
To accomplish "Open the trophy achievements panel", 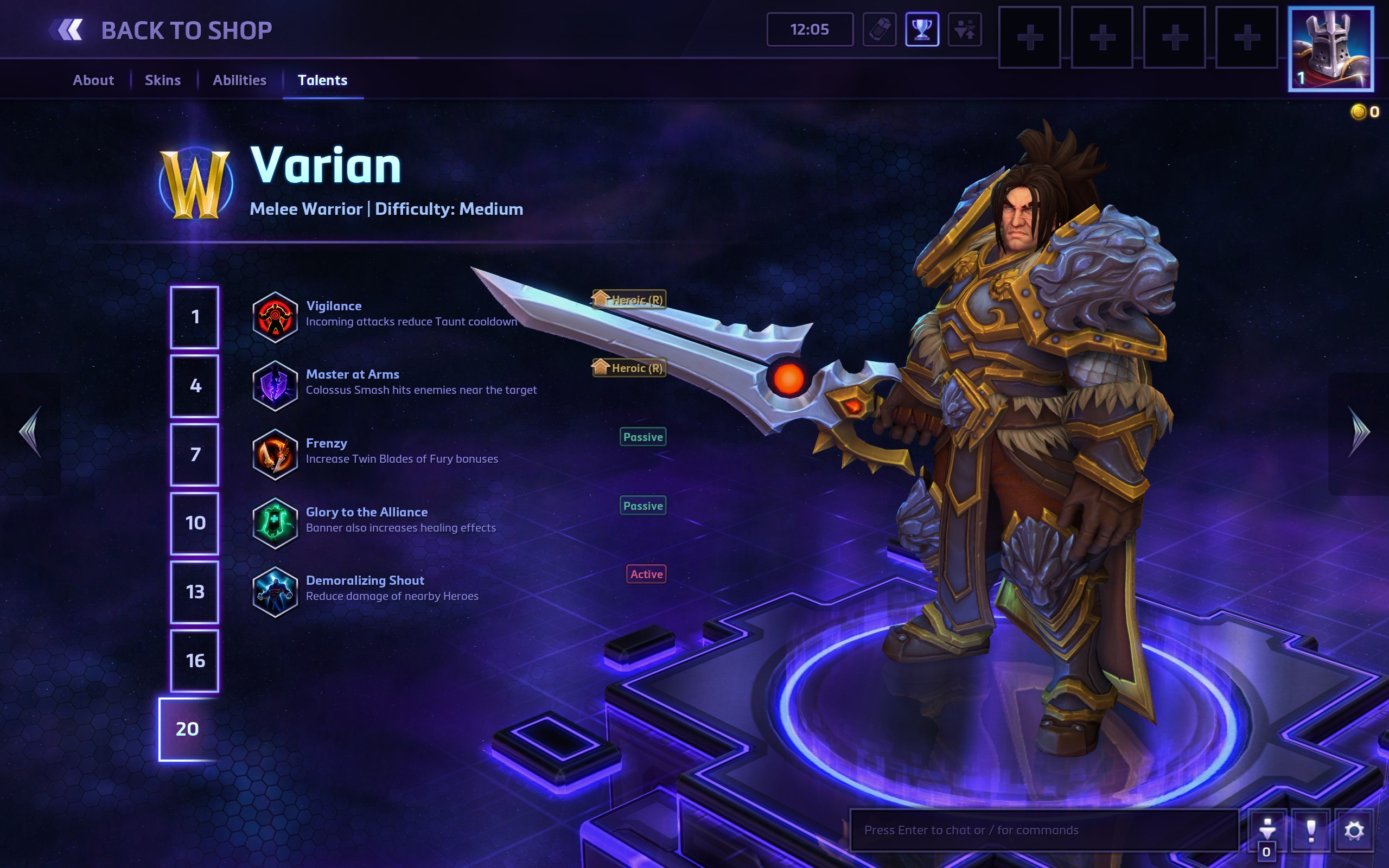I will (x=923, y=30).
